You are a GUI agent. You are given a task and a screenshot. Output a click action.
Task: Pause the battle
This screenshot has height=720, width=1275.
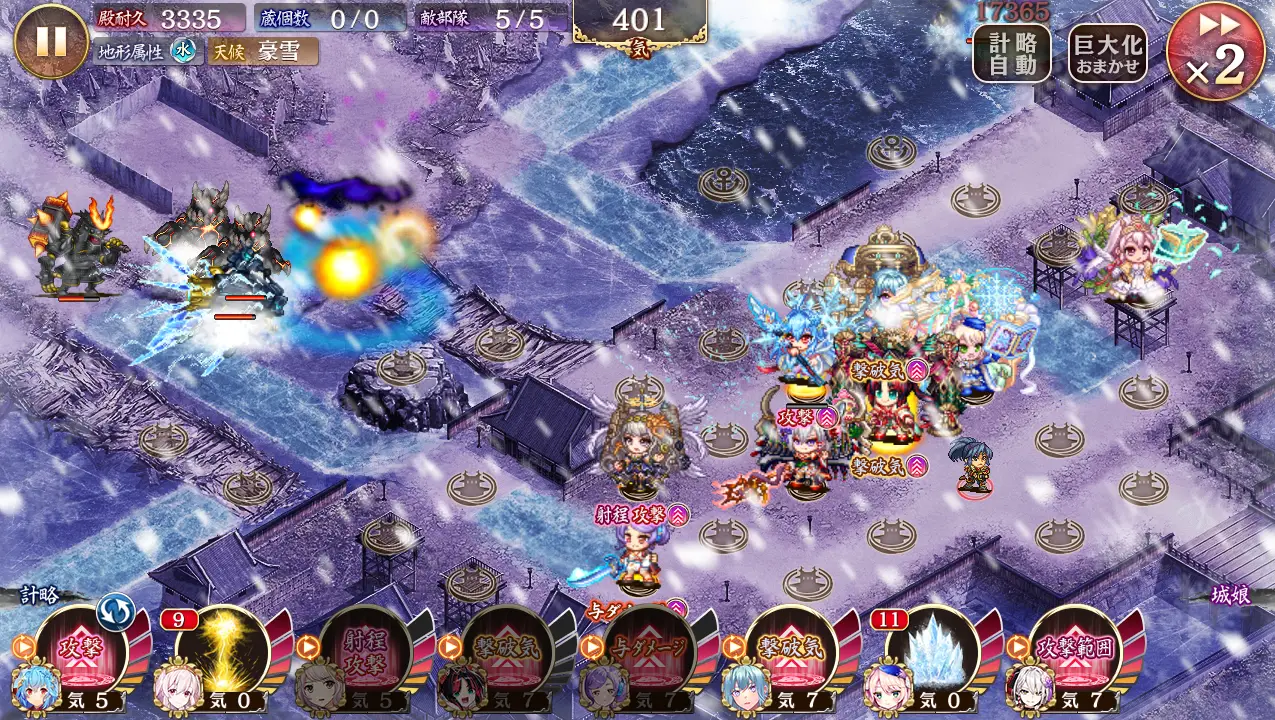[50, 41]
